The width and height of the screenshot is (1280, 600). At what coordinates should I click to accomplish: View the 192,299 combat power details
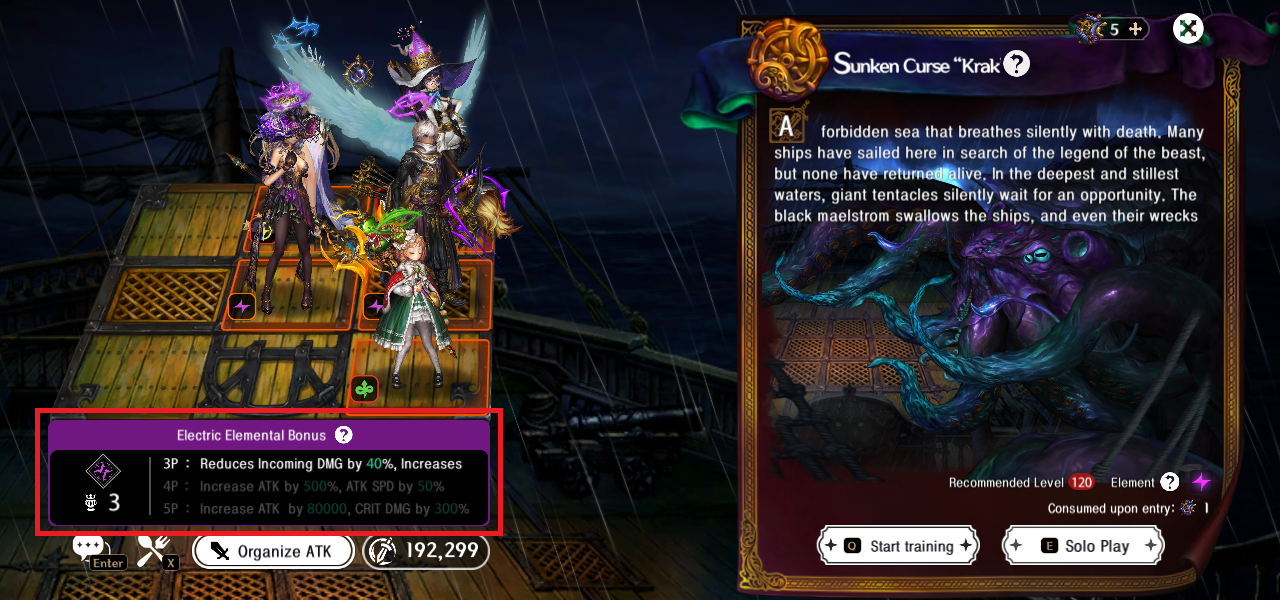click(x=426, y=551)
